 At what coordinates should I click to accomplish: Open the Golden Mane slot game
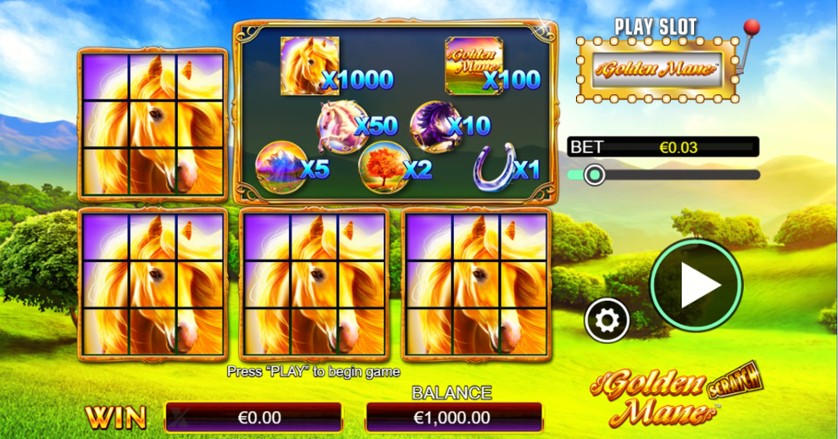pyautogui.click(x=657, y=70)
